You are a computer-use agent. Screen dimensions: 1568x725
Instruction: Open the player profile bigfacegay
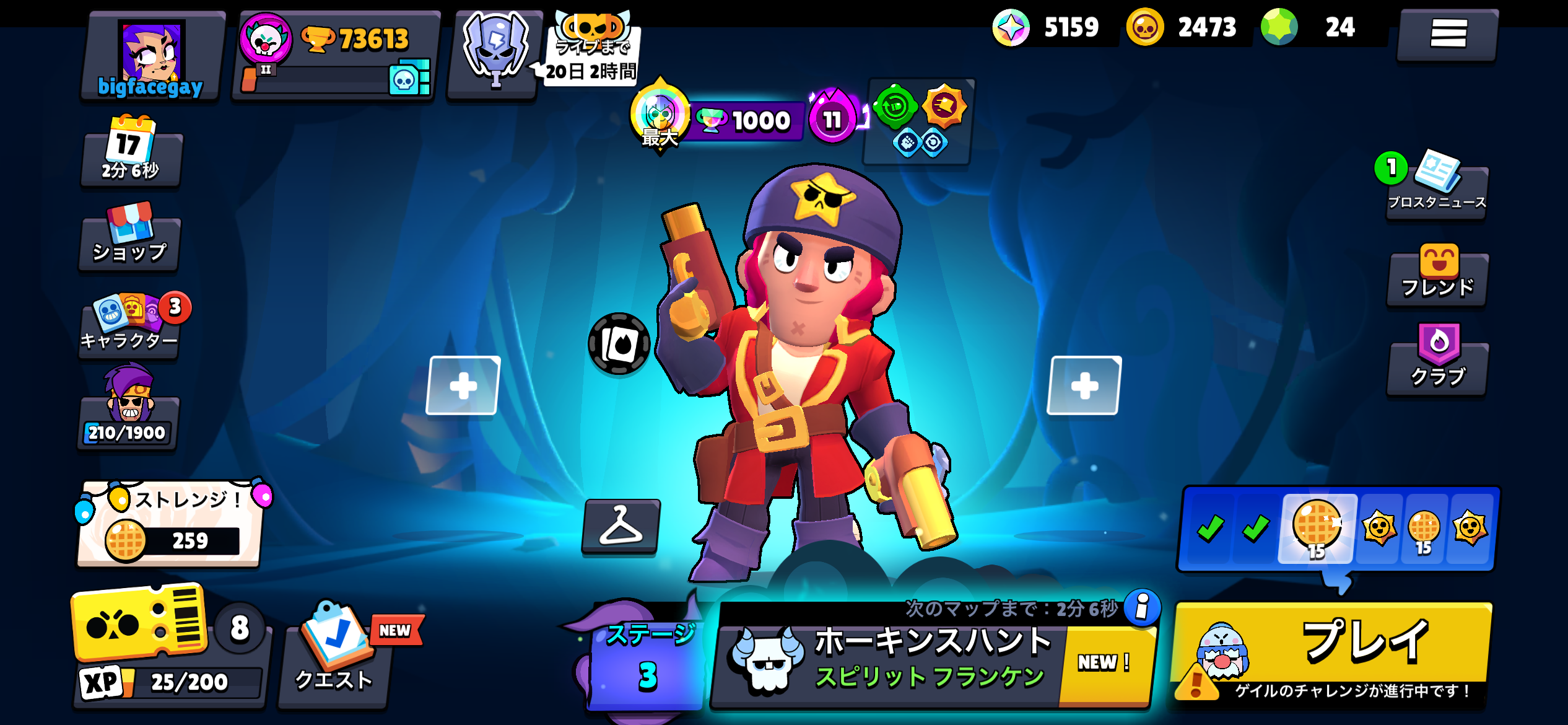152,57
